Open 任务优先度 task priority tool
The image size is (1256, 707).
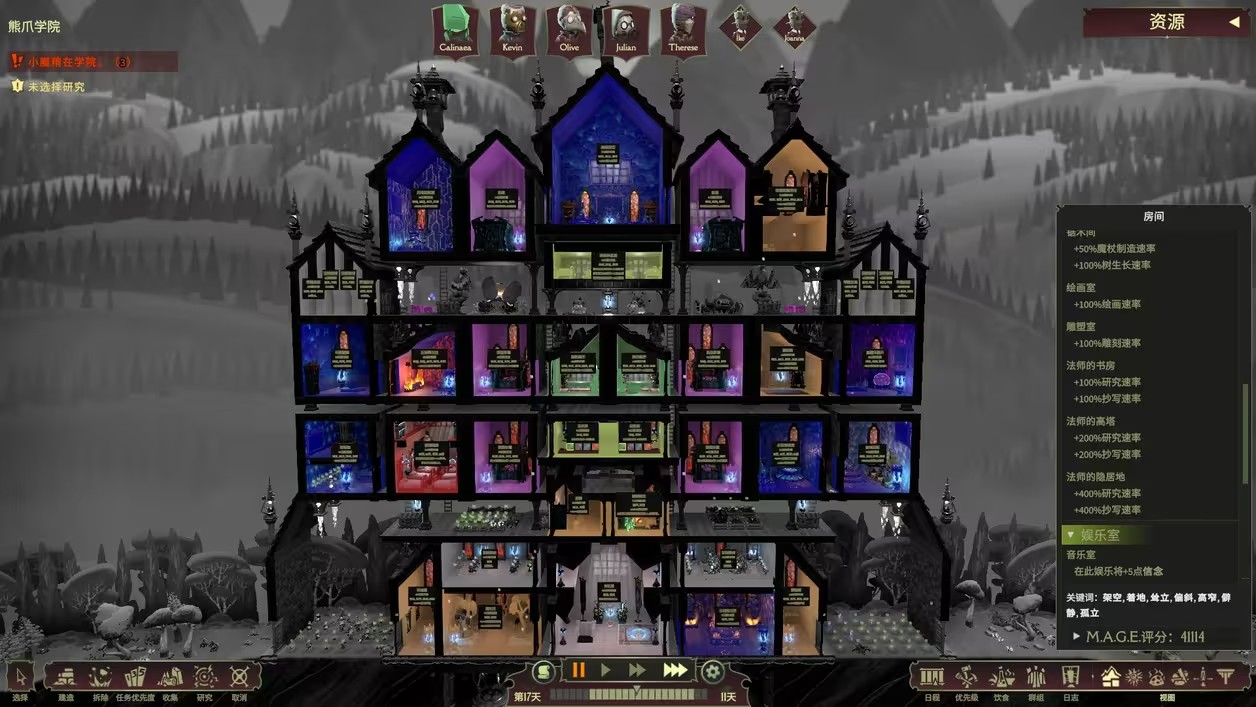pyautogui.click(x=135, y=677)
